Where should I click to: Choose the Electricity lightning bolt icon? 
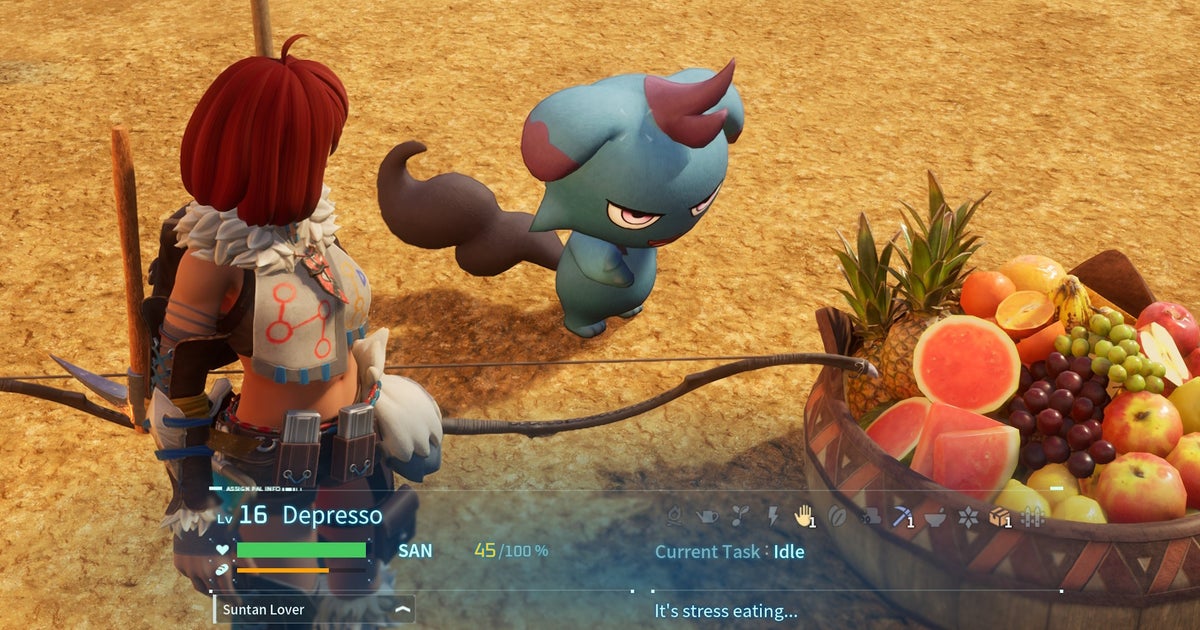tap(772, 516)
